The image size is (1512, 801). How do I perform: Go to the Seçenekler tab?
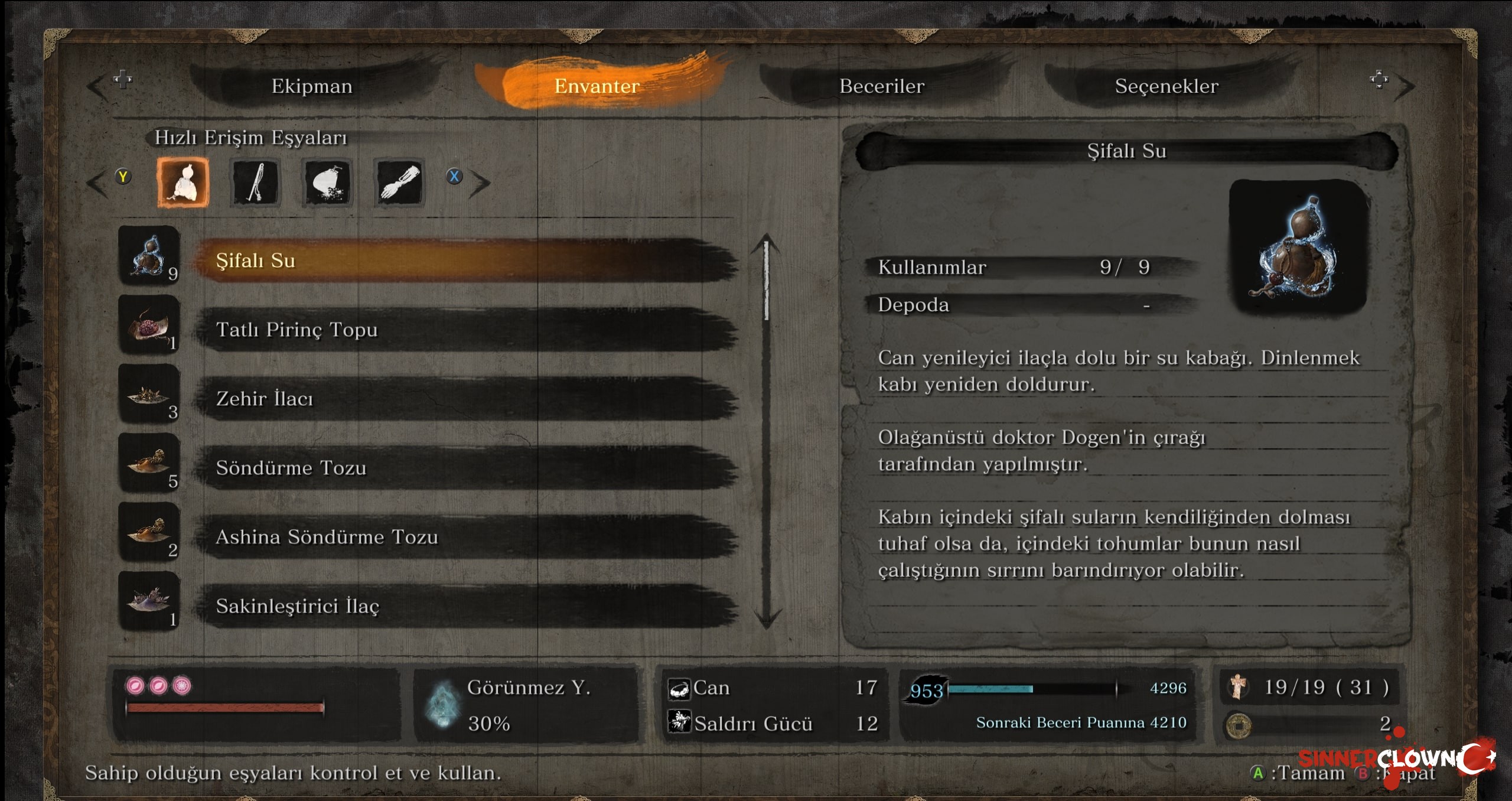1166,86
